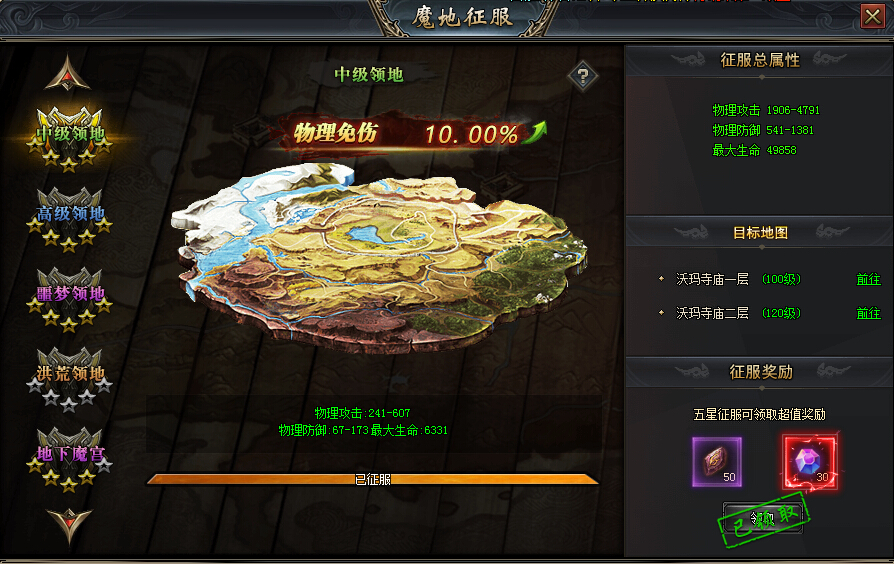Screen dimensions: 894x564
Task: Close the 魔地征服 window
Action: coord(871,16)
